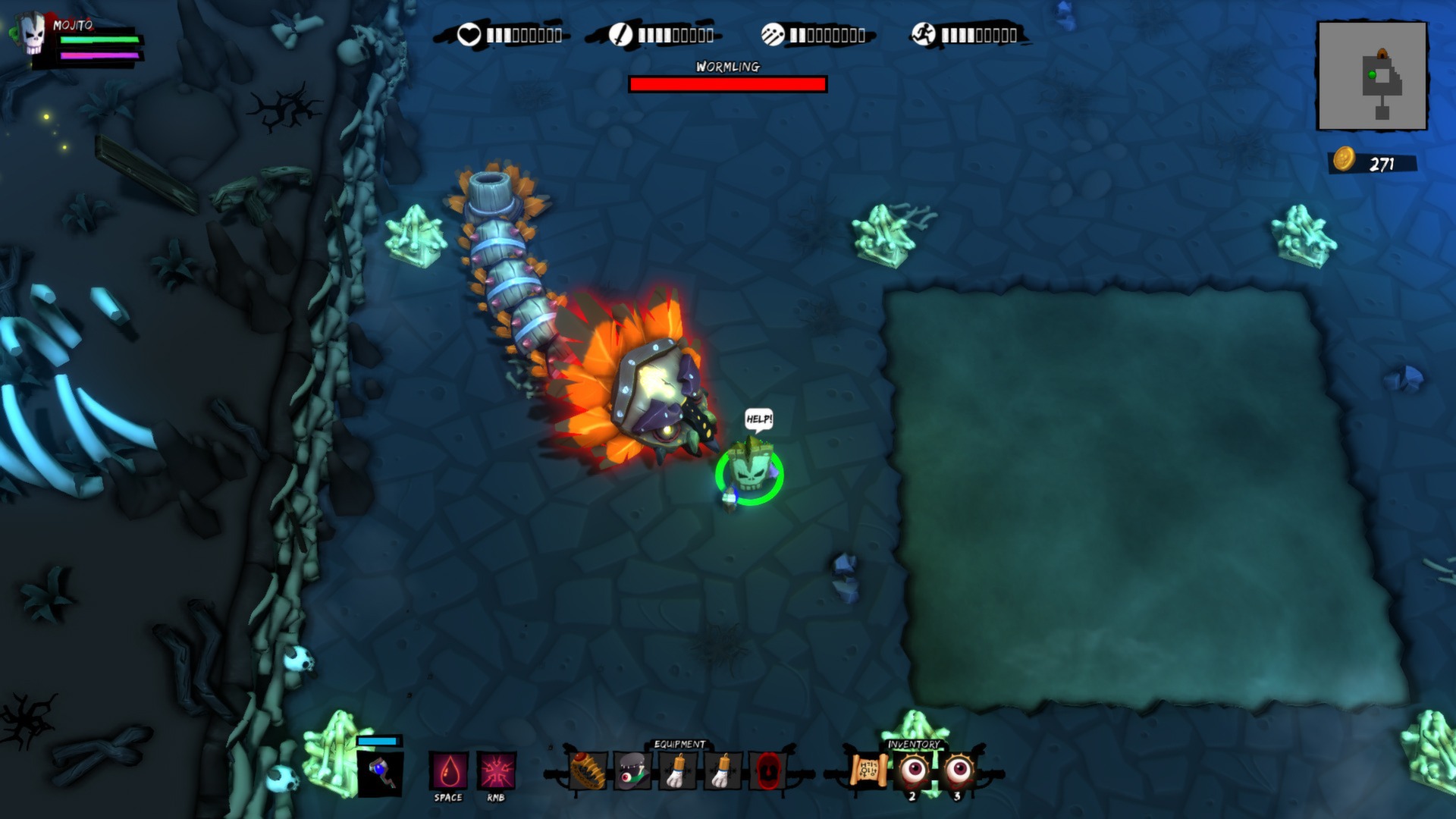Click the Wormling boss health bar

[726, 83]
